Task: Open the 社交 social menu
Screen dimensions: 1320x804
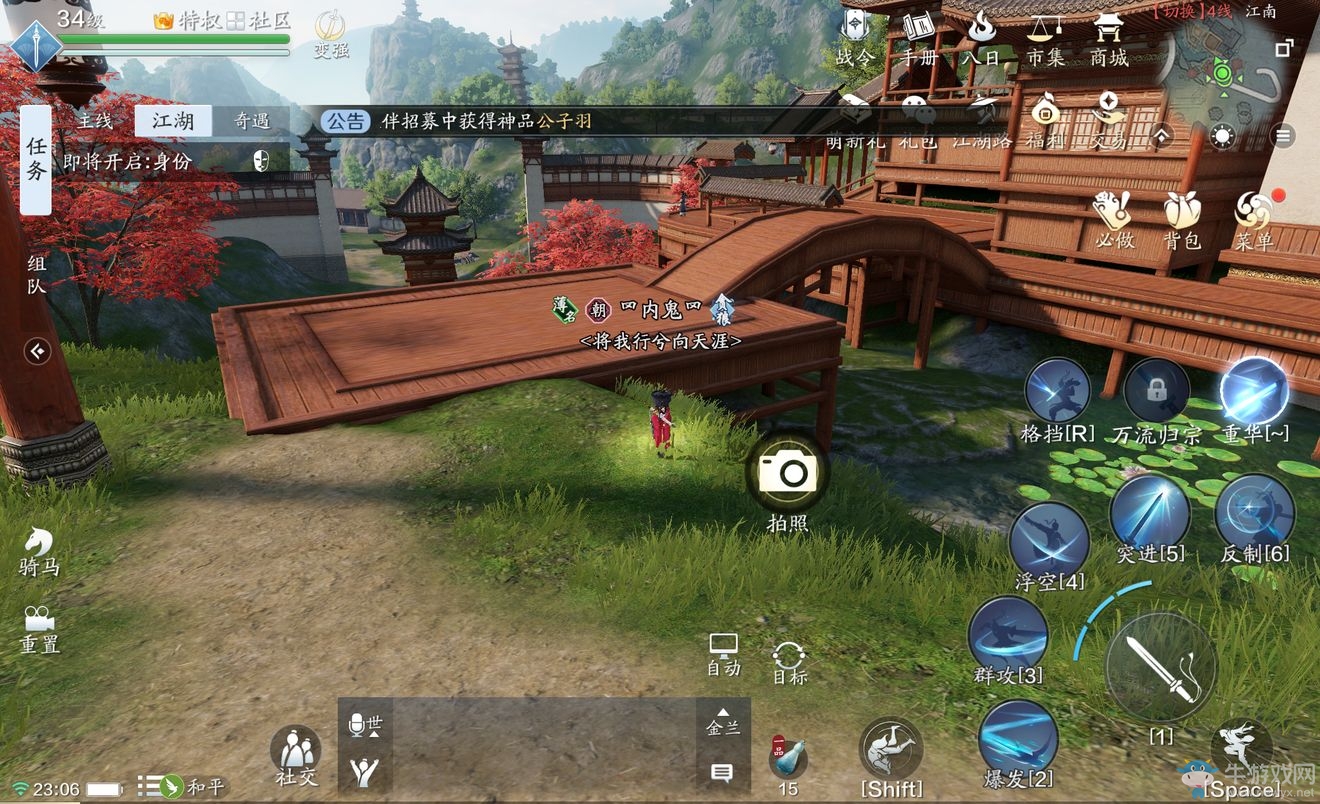Action: 295,755
